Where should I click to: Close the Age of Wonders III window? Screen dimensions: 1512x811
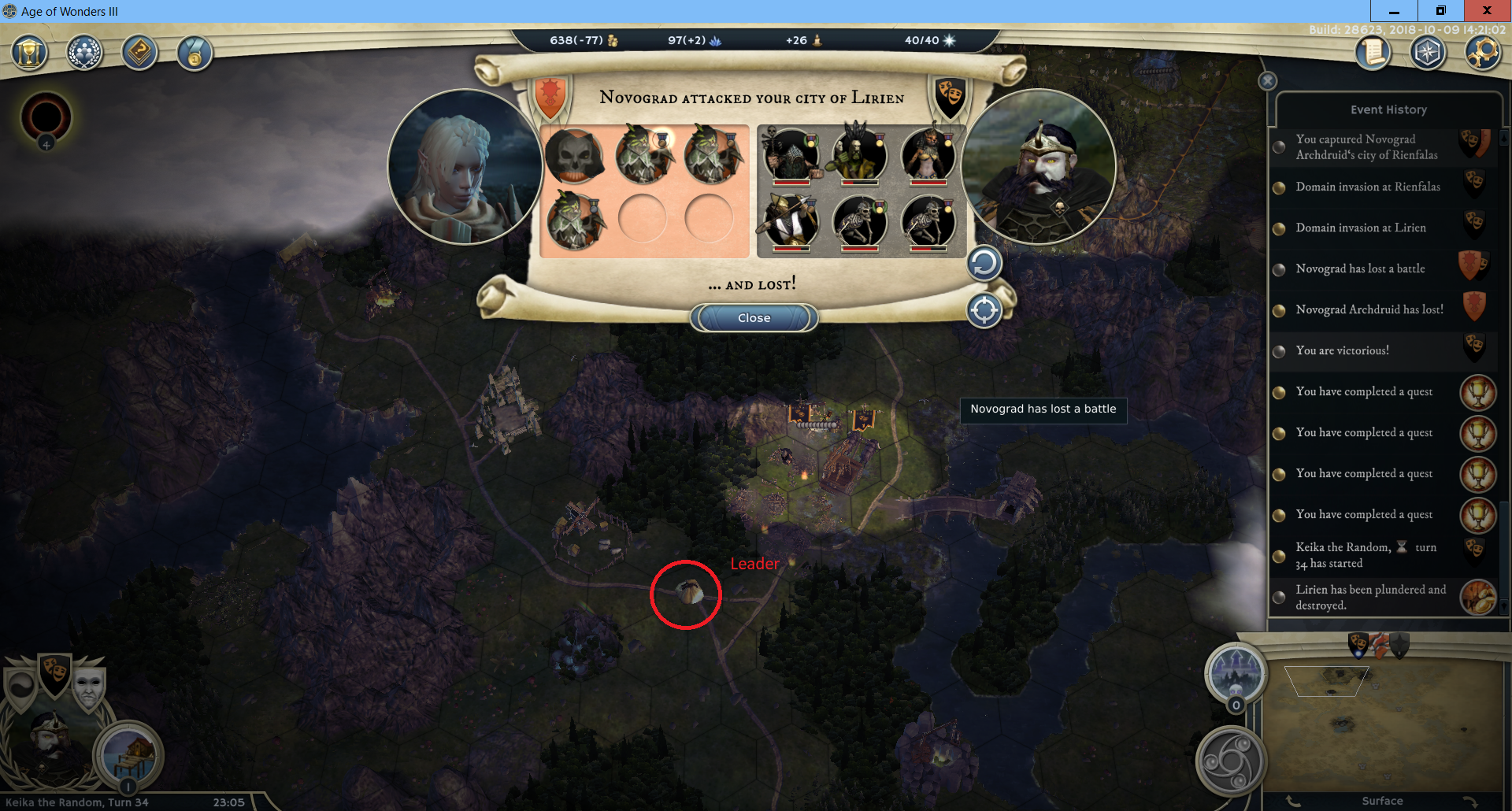[x=1487, y=11]
